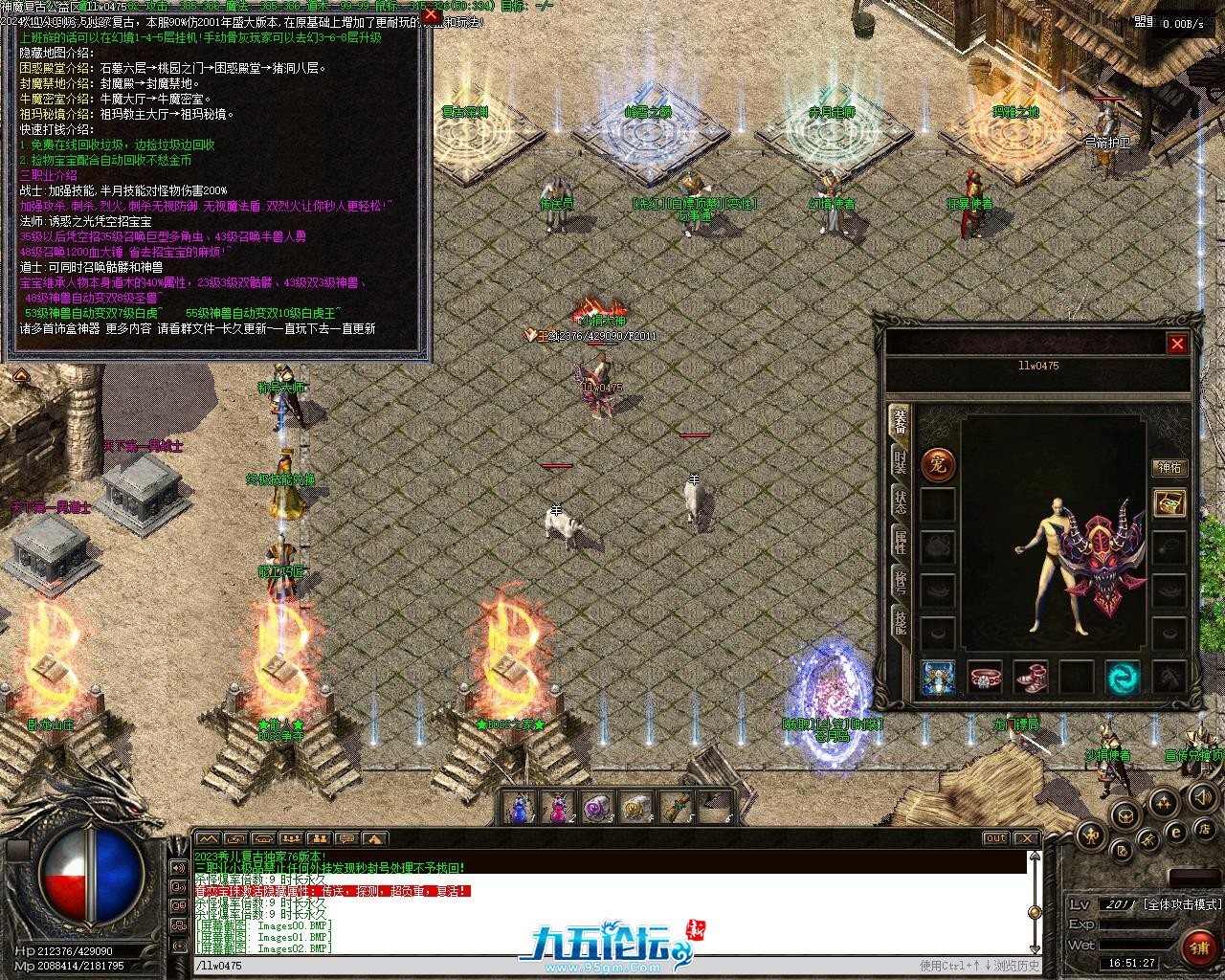Select the treasure chest equipment slot
The width and height of the screenshot is (1225, 980).
pyautogui.click(x=1169, y=502)
